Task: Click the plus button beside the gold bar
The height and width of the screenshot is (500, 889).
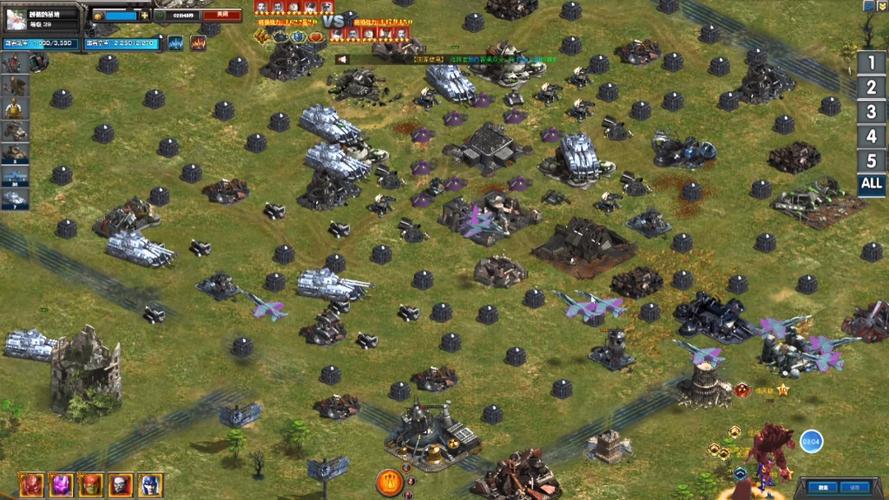Action: point(145,16)
